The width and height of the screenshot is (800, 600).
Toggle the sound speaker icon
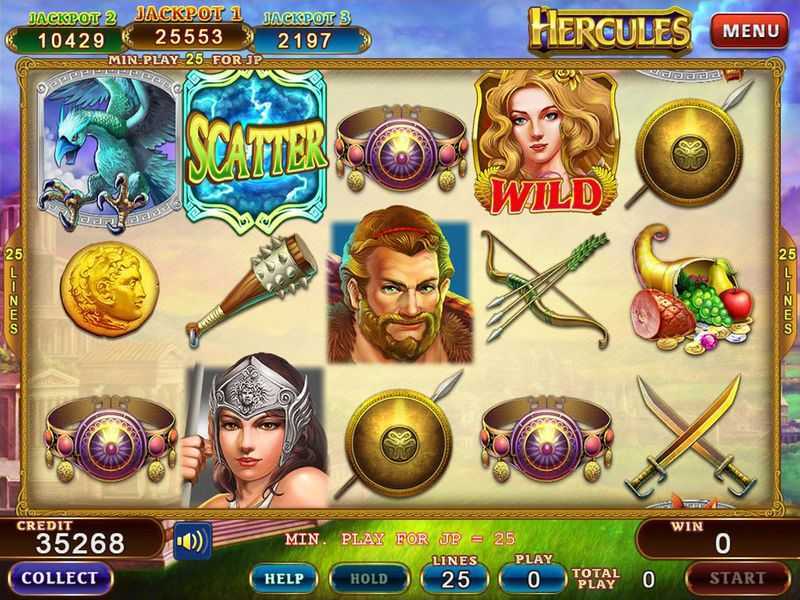pyautogui.click(x=191, y=542)
